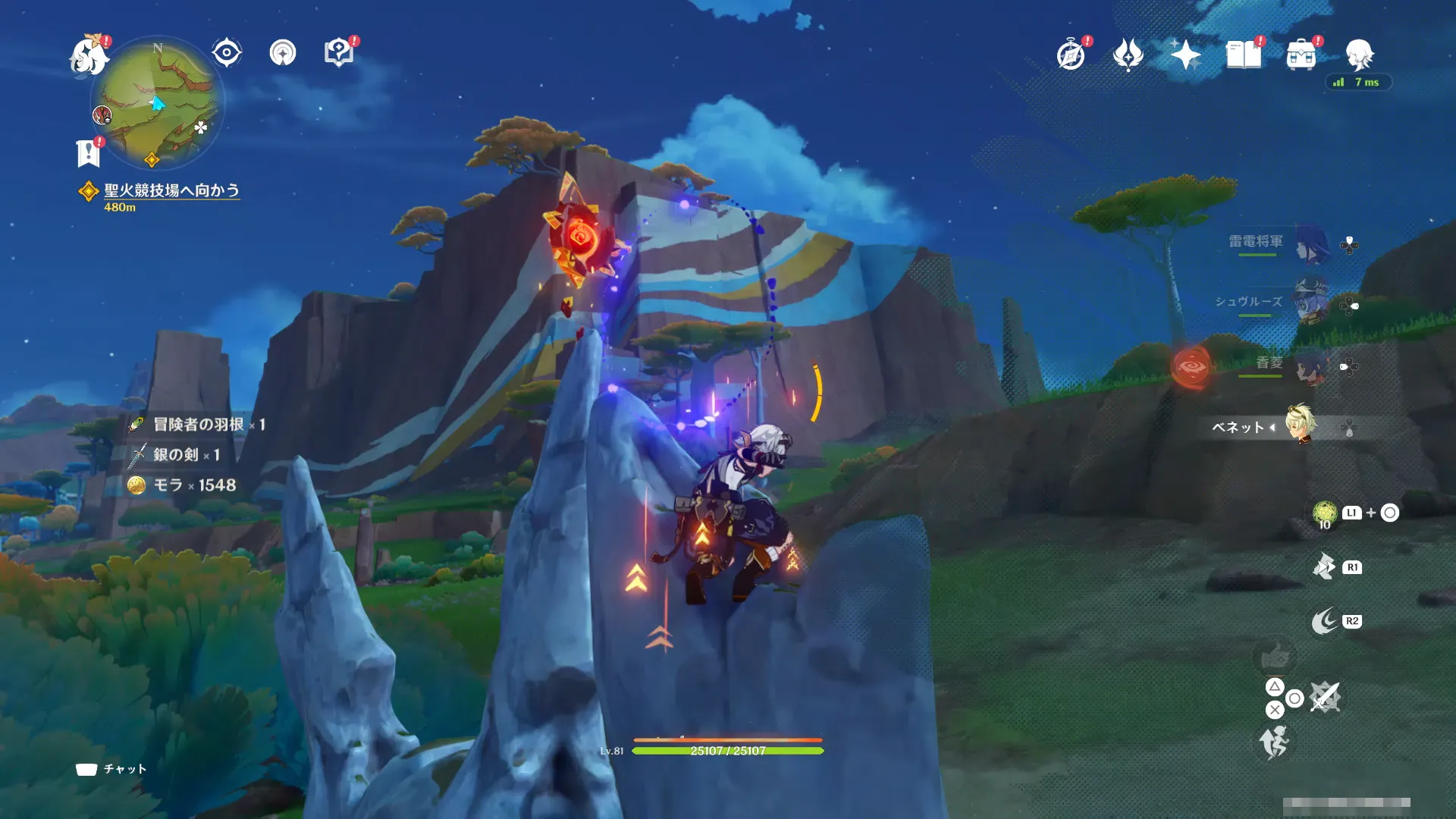Screen dimensions: 1456x819
Task: Switch to party member シュヴルーズ
Action: coord(1310,303)
